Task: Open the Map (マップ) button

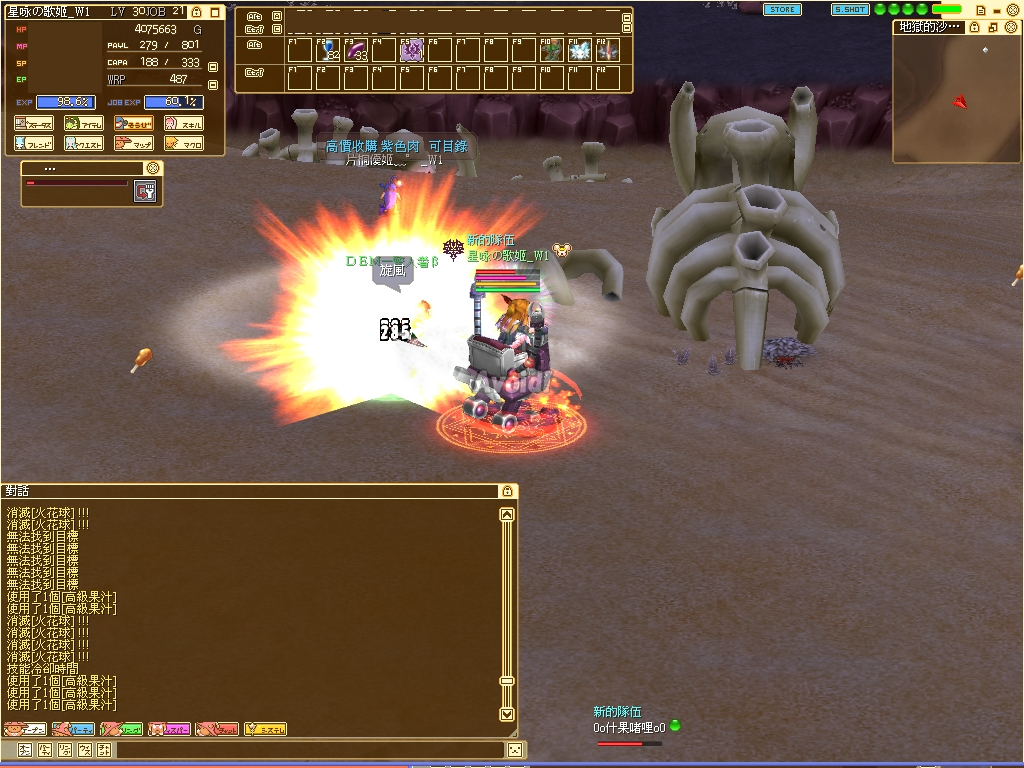Action: tap(133, 143)
